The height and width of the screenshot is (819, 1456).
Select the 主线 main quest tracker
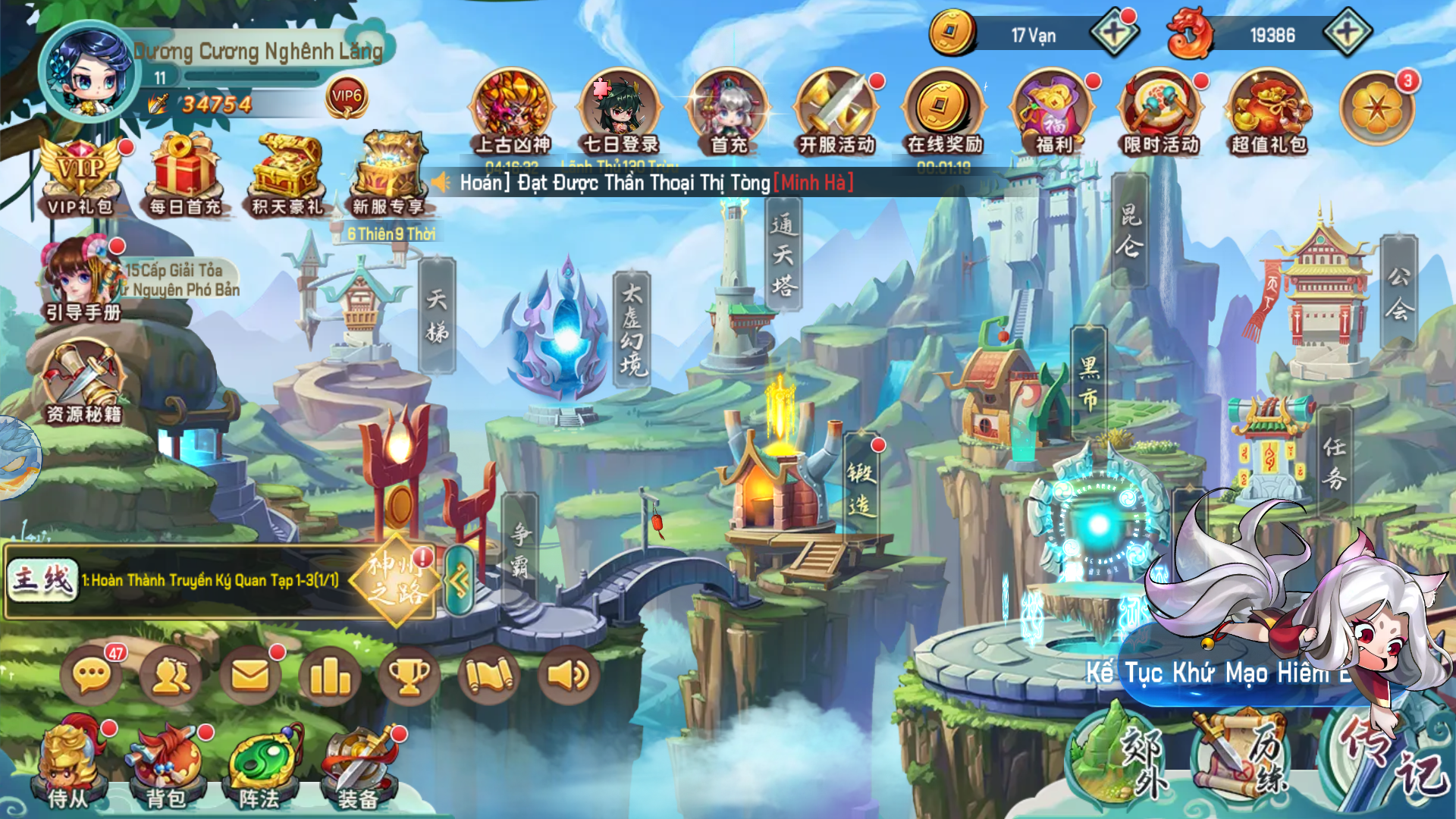[x=43, y=580]
